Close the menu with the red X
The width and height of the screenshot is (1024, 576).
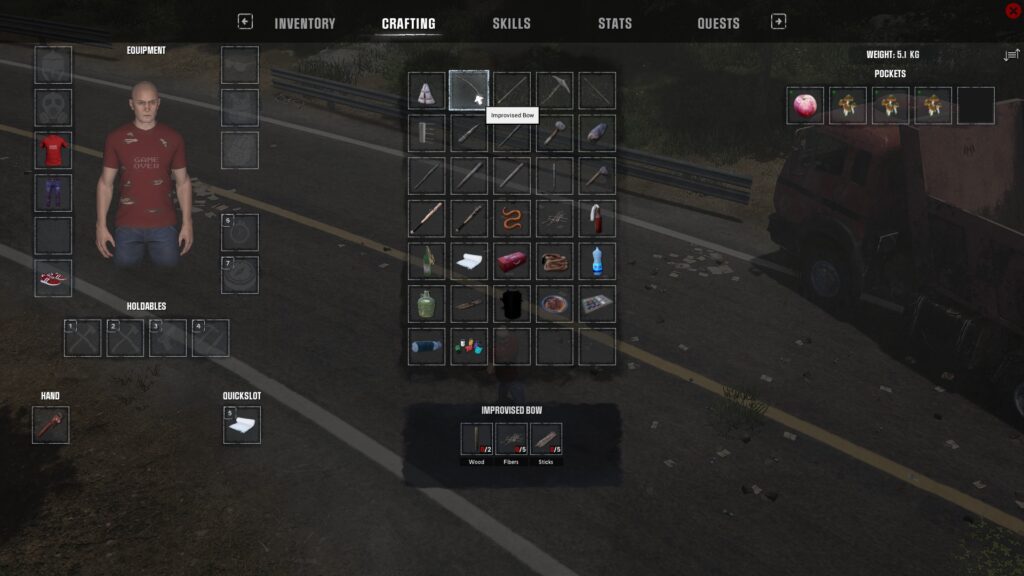click(x=1012, y=10)
